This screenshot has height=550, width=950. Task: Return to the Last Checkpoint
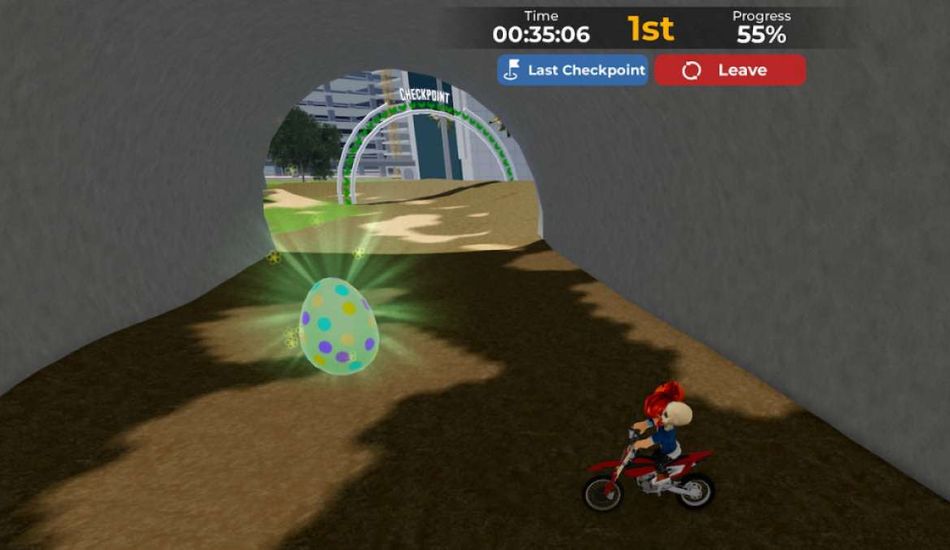click(x=573, y=70)
